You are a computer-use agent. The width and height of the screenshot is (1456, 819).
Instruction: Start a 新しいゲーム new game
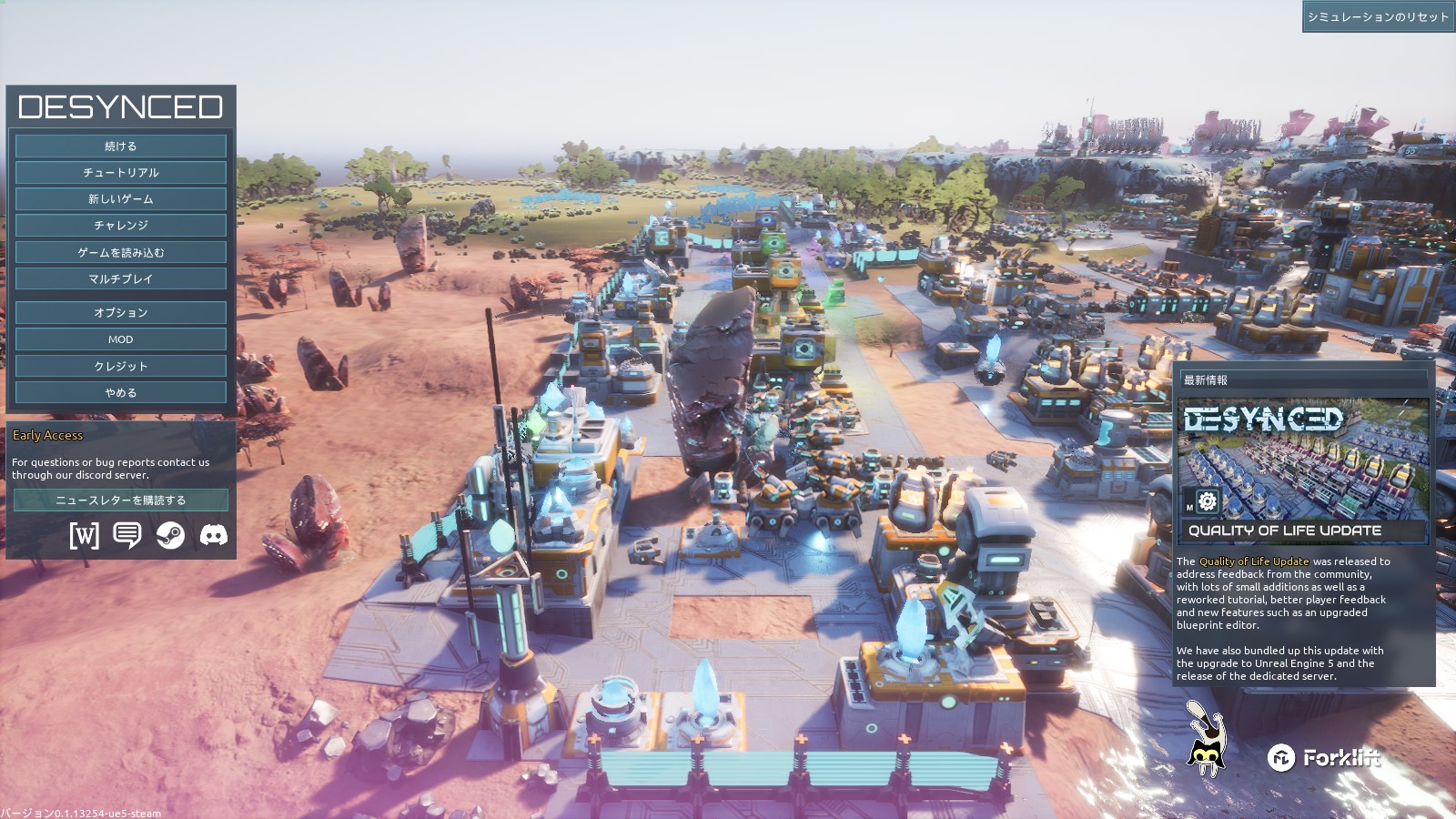[120, 198]
